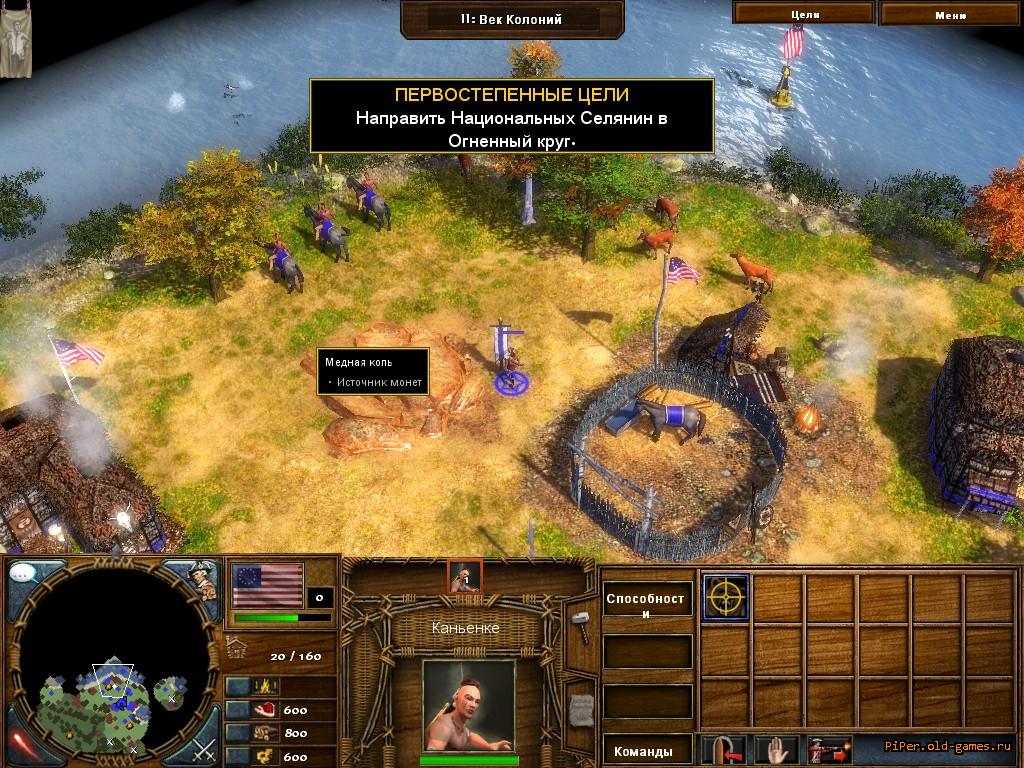Open the Цели objectives panel
This screenshot has height=768, width=1024.
coord(804,14)
